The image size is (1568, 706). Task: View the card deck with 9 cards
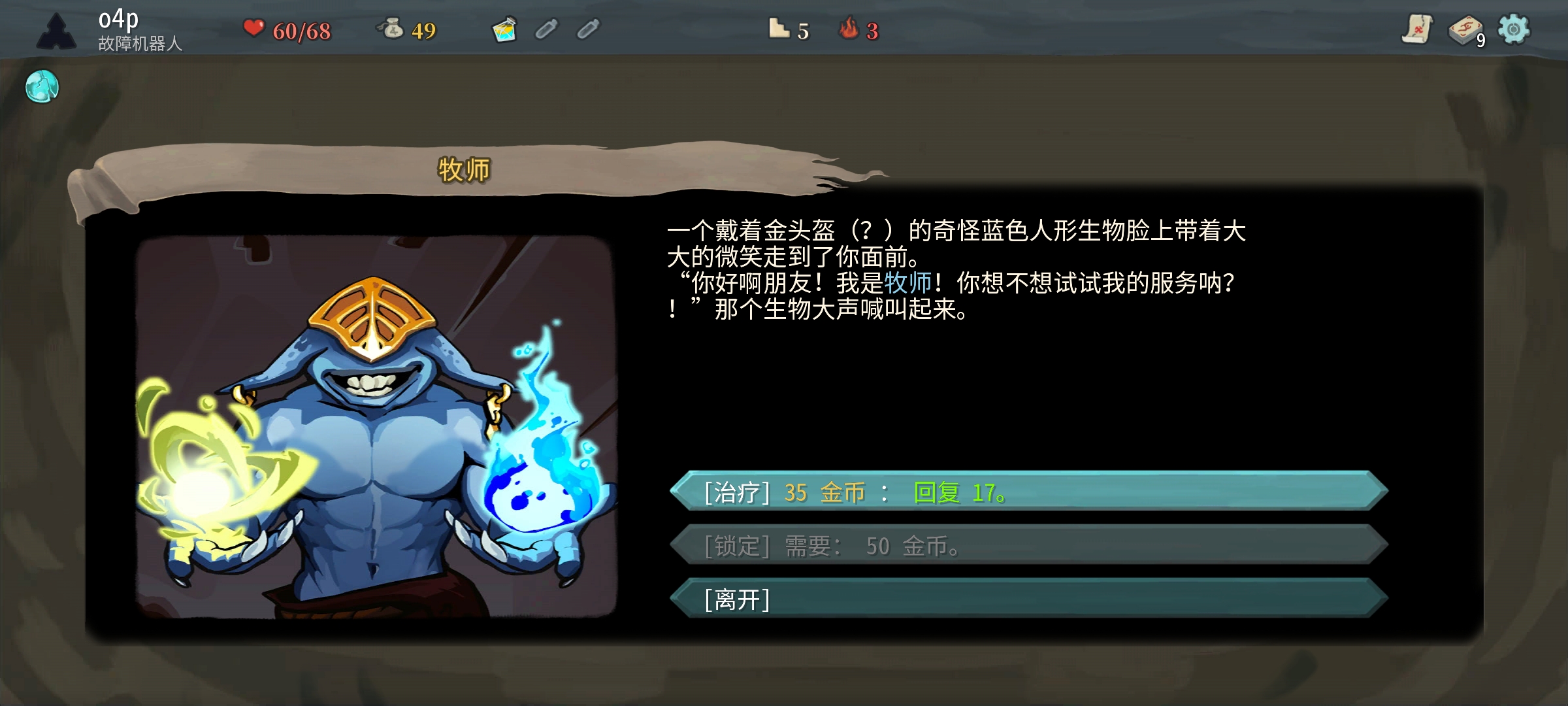click(1465, 31)
